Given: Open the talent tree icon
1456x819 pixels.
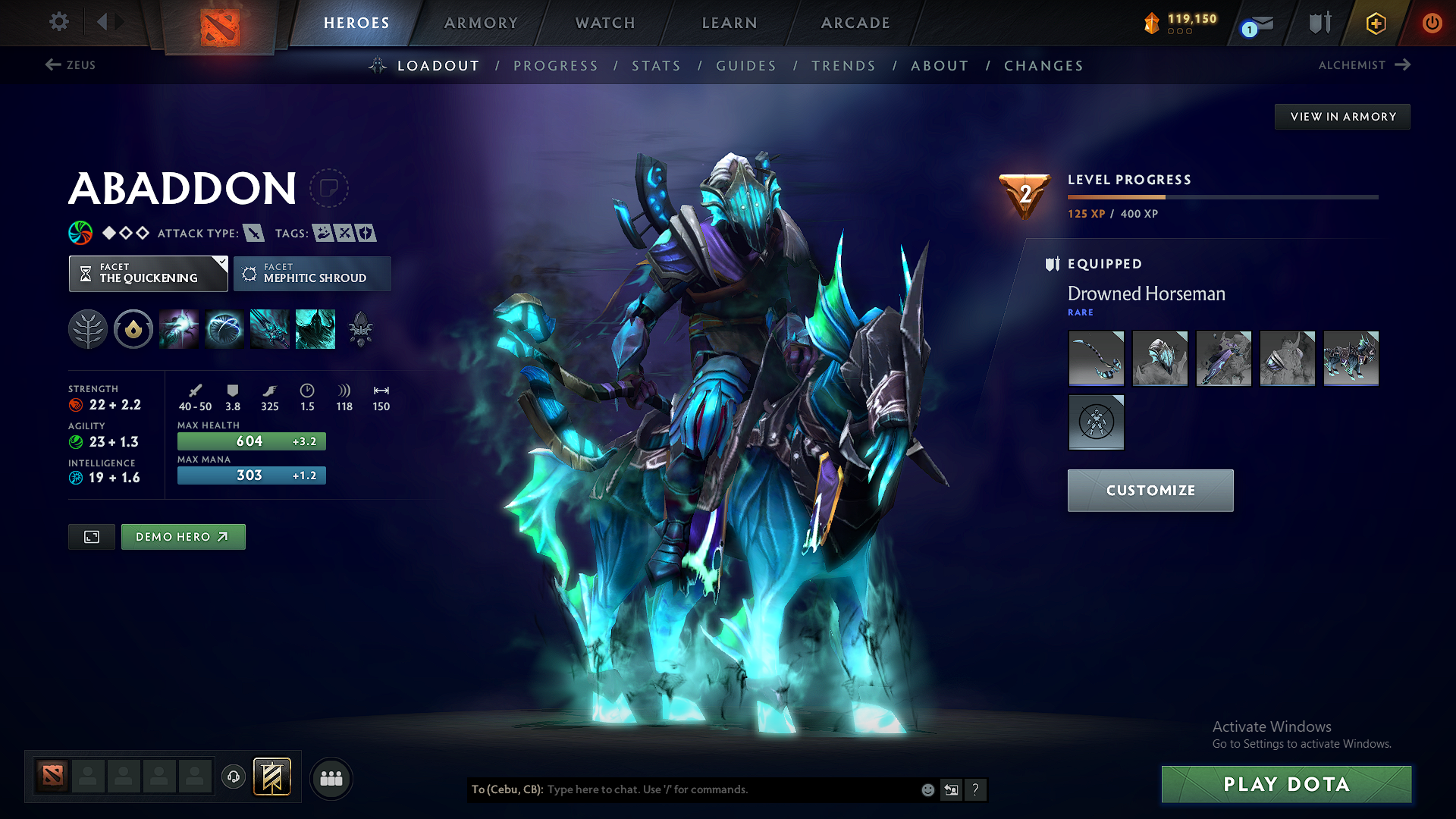Looking at the screenshot, I should point(87,328).
